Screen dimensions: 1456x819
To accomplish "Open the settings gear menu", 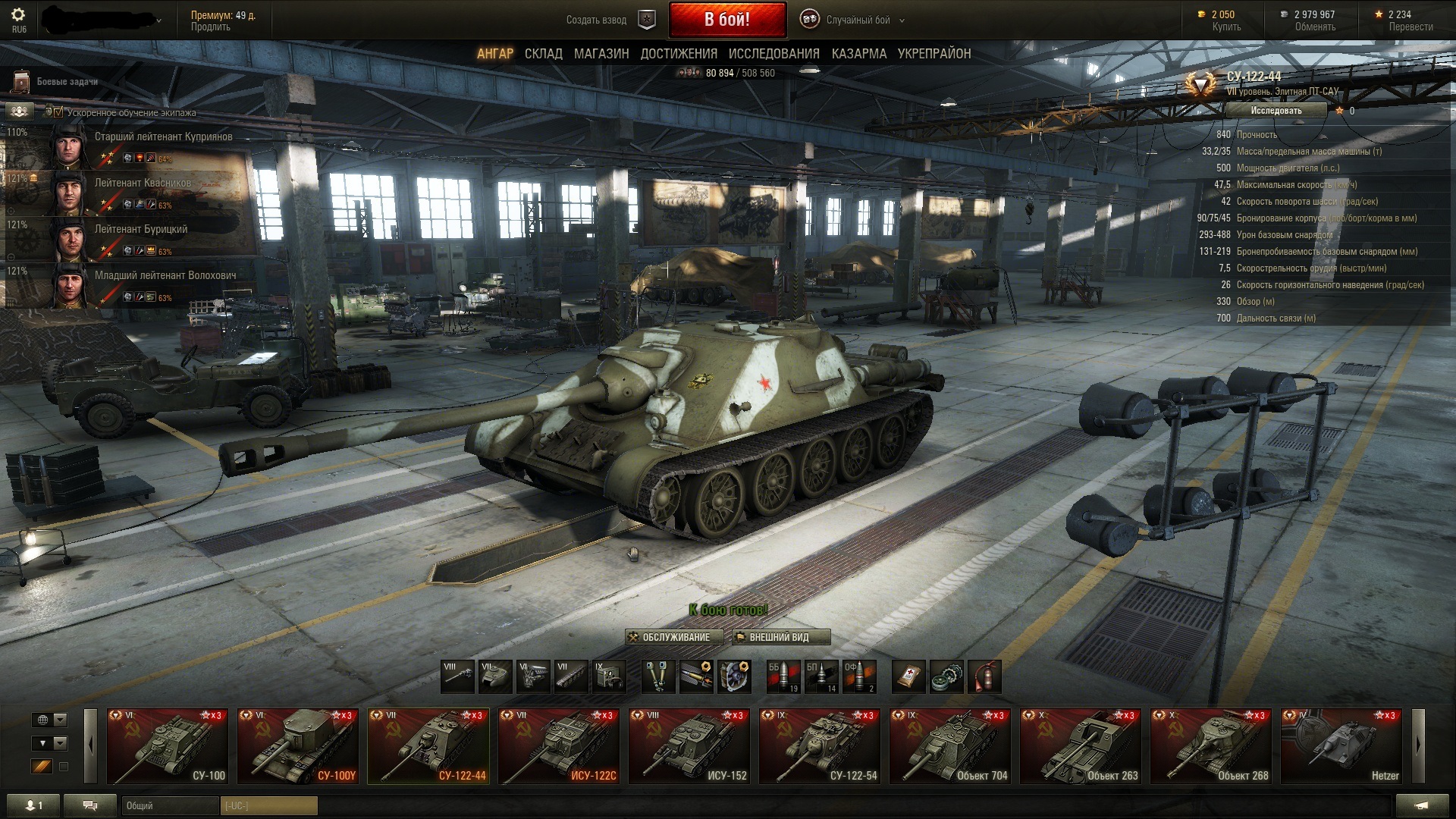I will pos(18,15).
